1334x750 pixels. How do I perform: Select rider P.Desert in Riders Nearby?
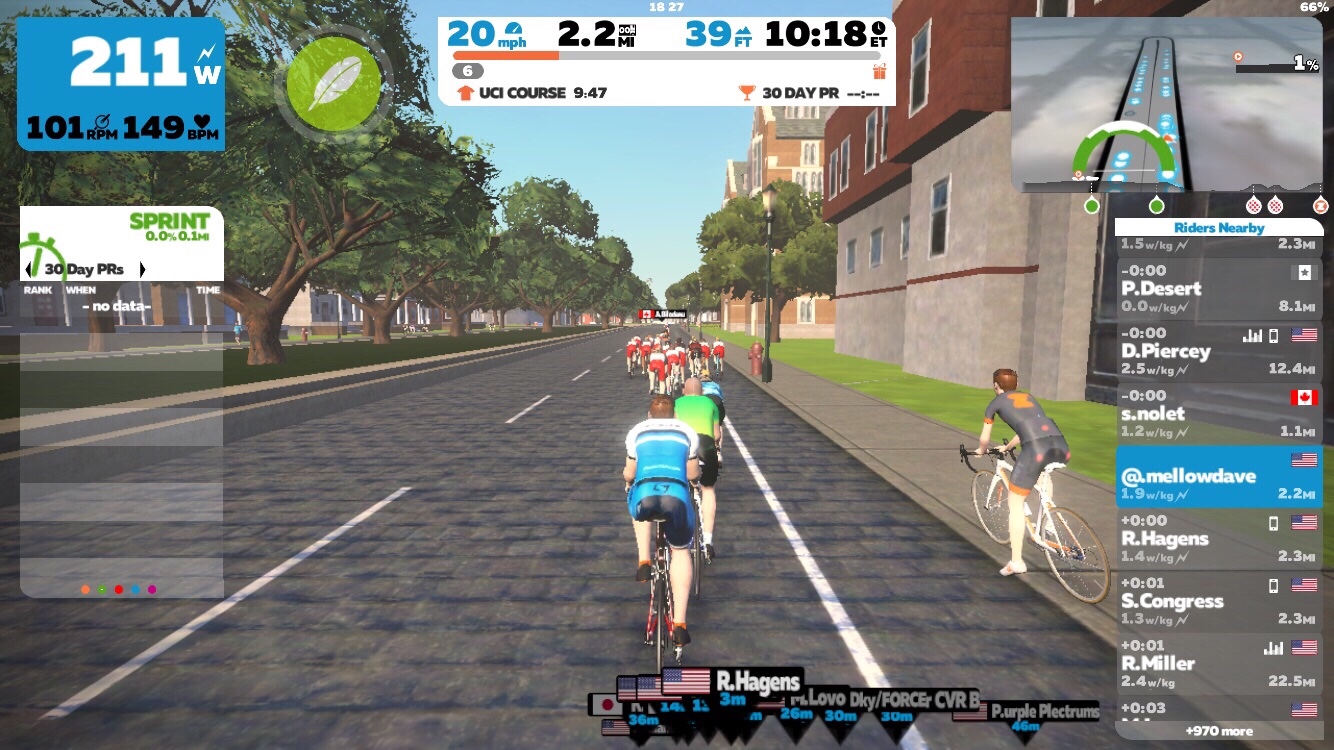pyautogui.click(x=1218, y=289)
